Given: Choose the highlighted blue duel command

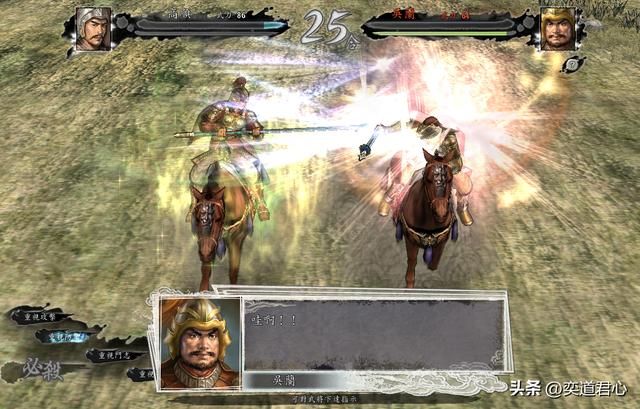Looking at the screenshot, I should (x=66, y=336).
